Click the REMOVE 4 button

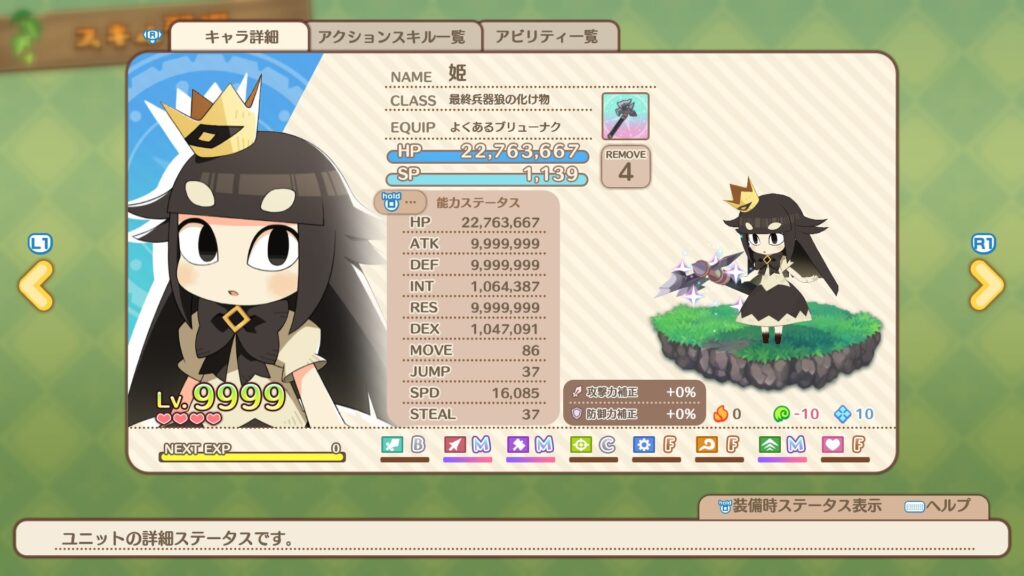[x=625, y=166]
